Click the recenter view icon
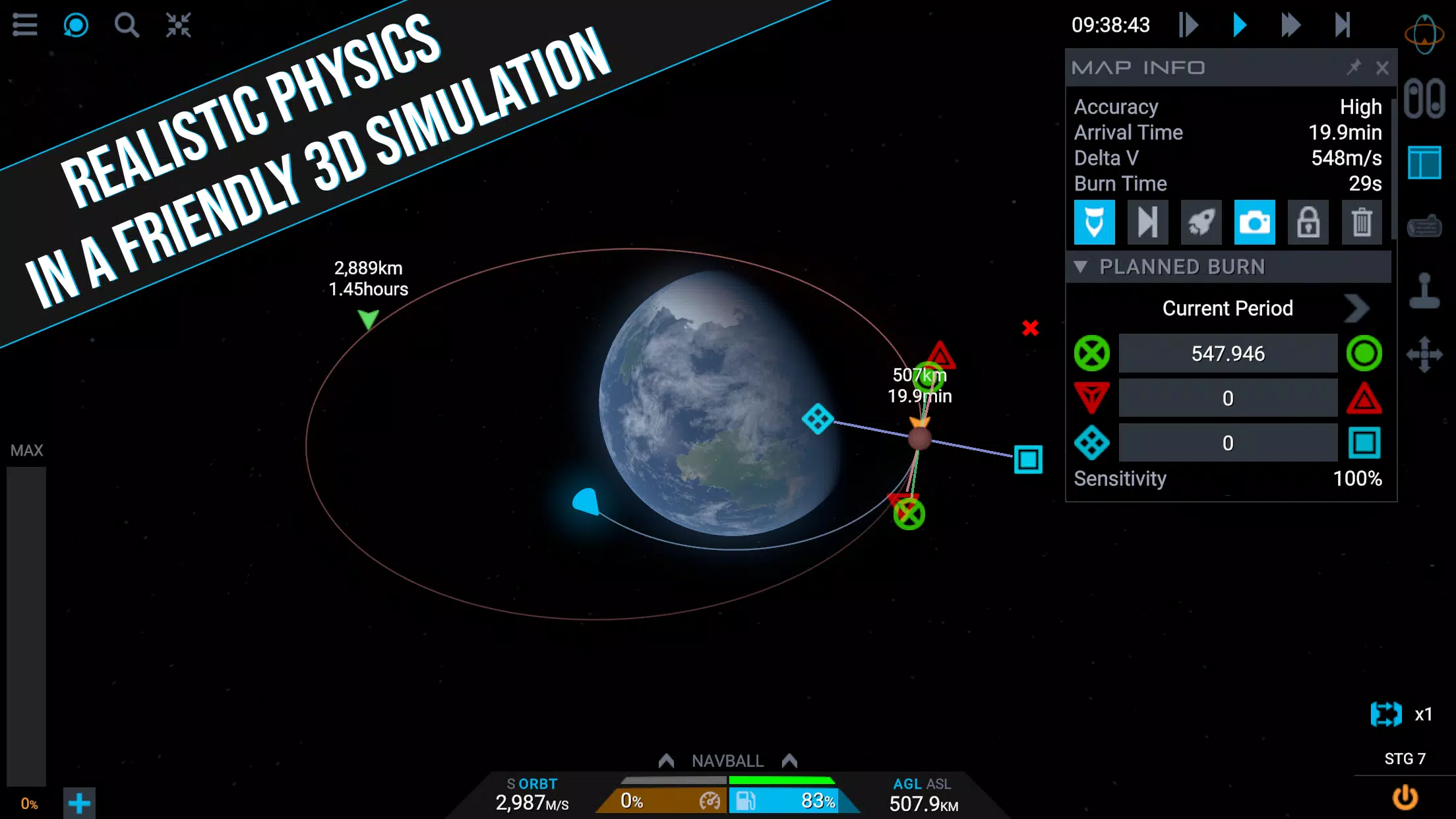 click(177, 24)
